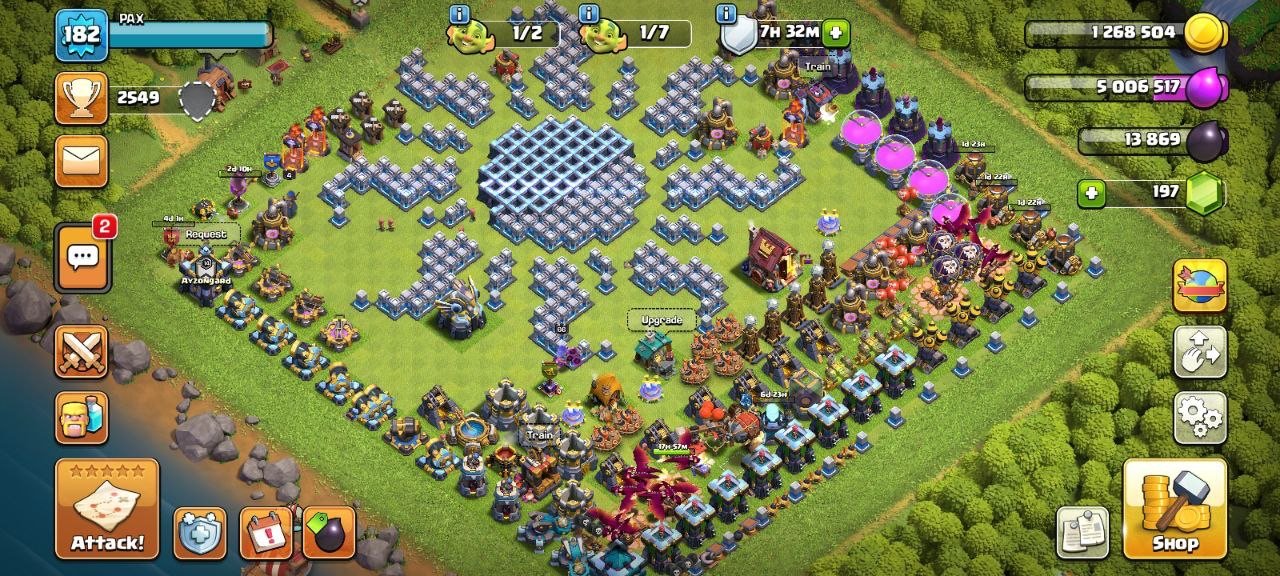Show info for the 1/2 builders
The width and height of the screenshot is (1280, 576).
click(x=459, y=14)
